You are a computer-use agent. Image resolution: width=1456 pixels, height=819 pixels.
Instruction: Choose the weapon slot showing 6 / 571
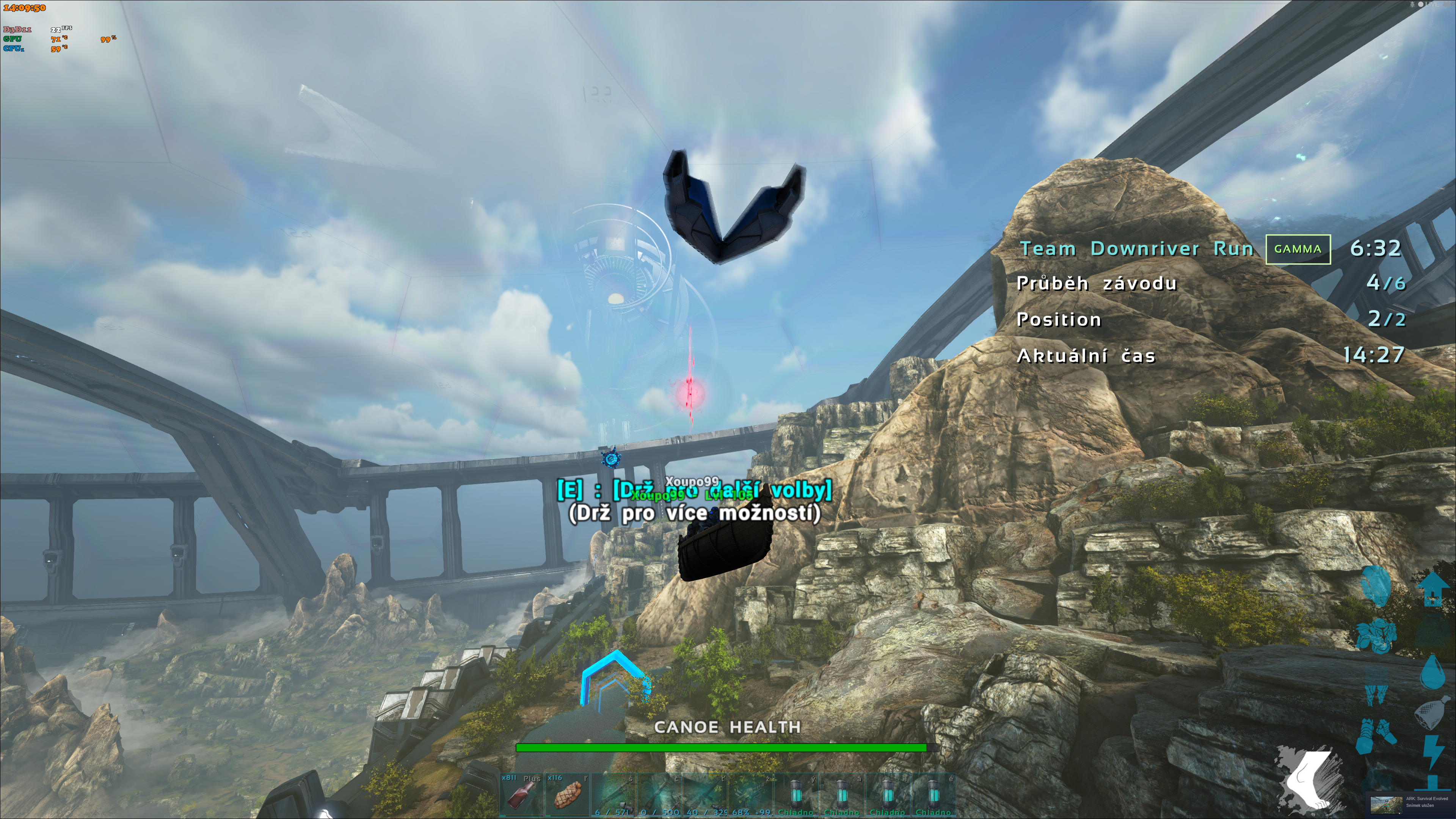point(613,794)
